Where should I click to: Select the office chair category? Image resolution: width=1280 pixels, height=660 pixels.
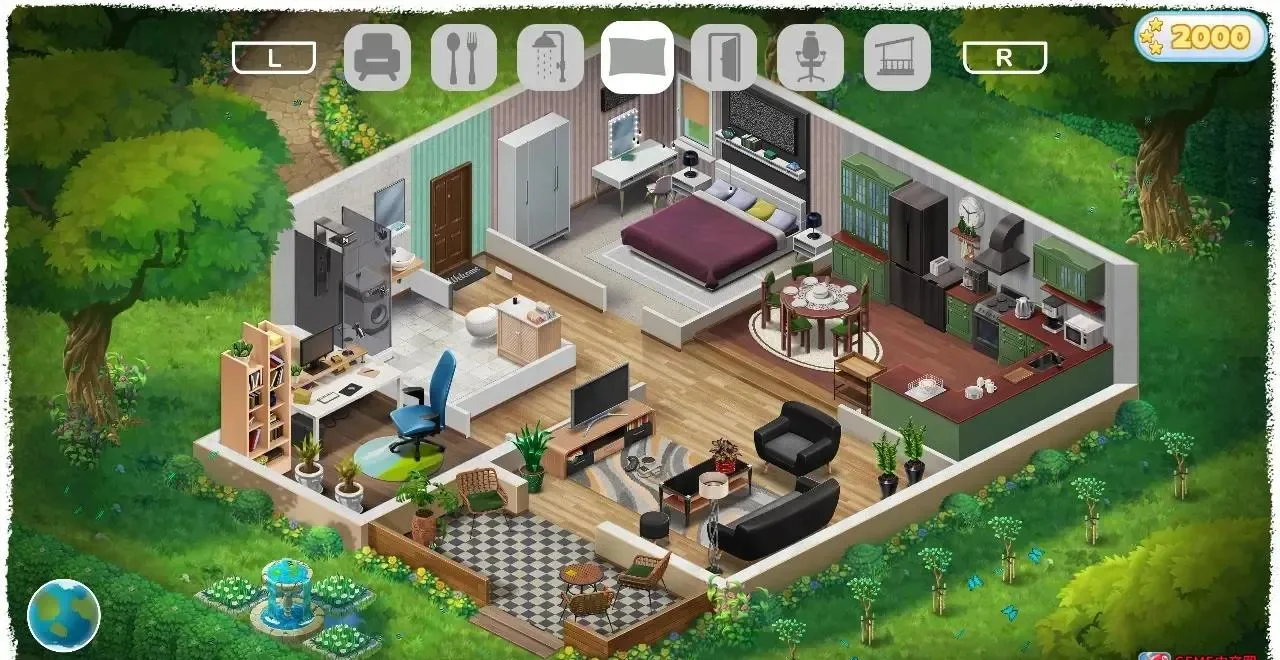pos(810,58)
